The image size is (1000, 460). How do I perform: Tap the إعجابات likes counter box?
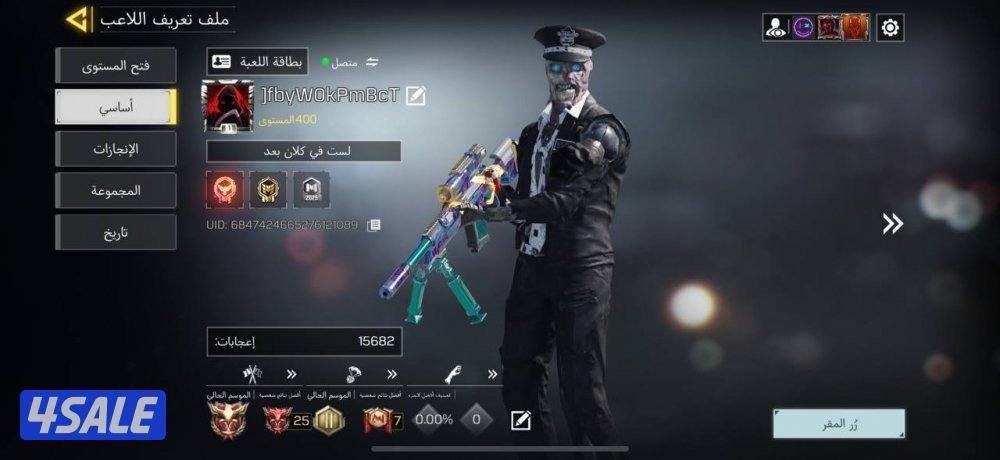304,342
